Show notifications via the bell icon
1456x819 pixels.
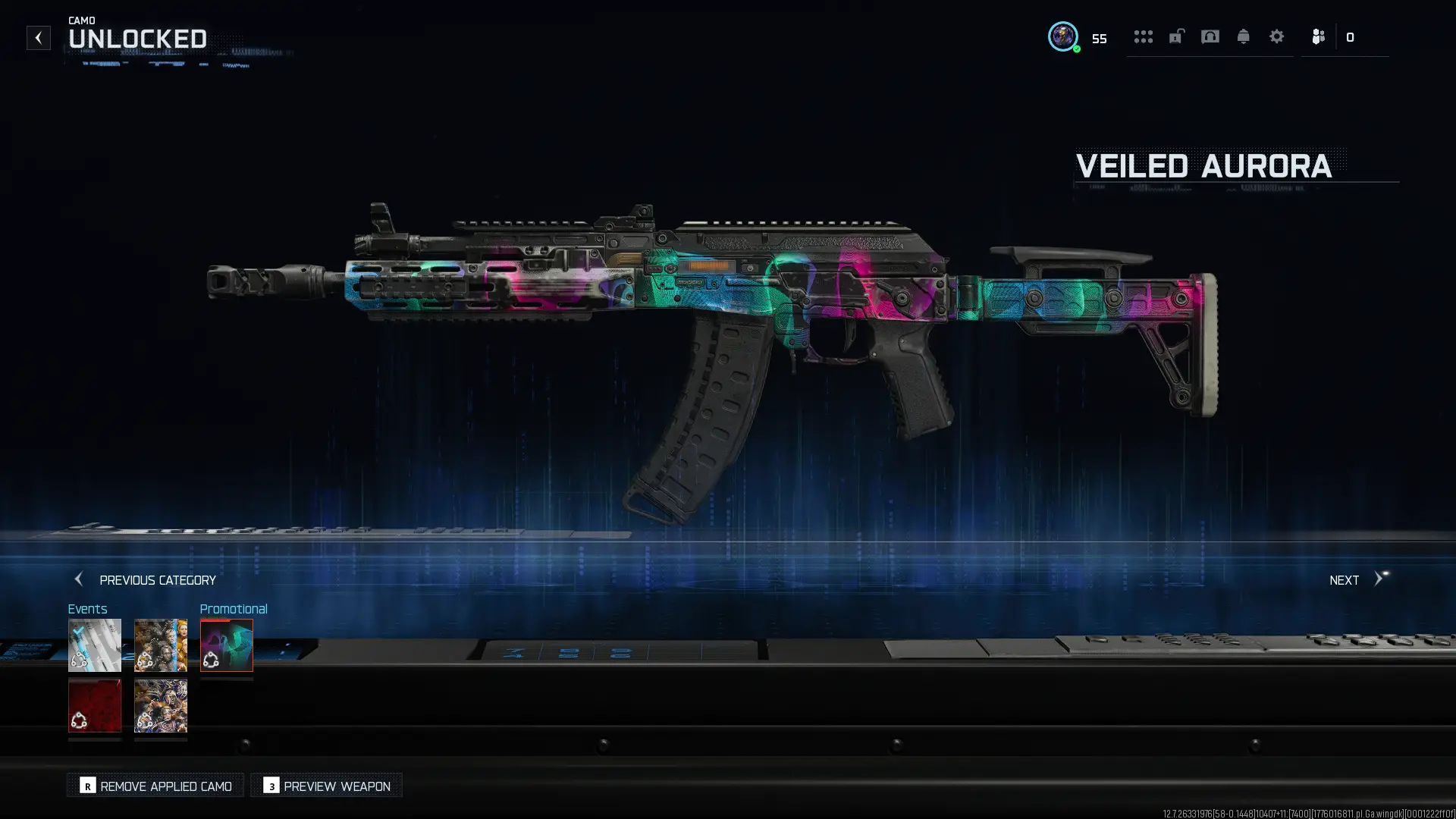[x=1243, y=36]
